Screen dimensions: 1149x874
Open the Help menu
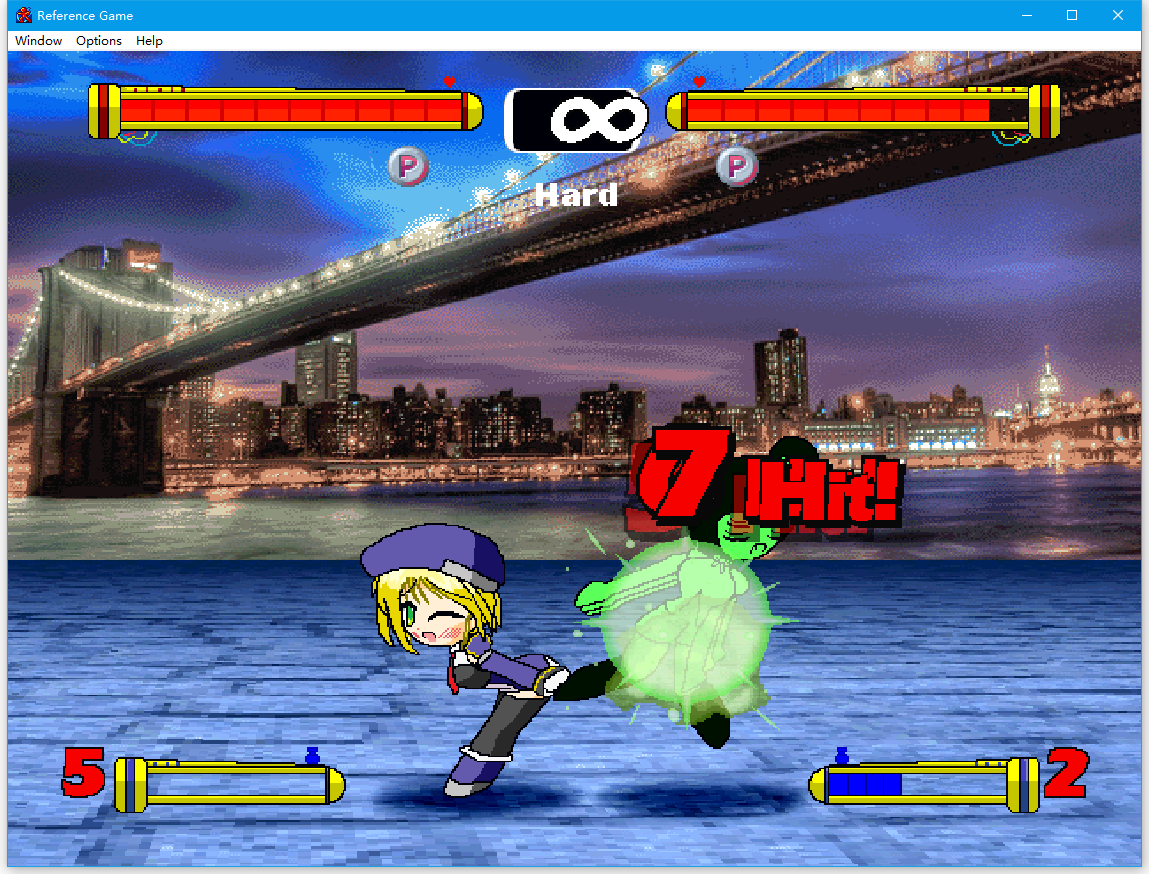(x=150, y=41)
